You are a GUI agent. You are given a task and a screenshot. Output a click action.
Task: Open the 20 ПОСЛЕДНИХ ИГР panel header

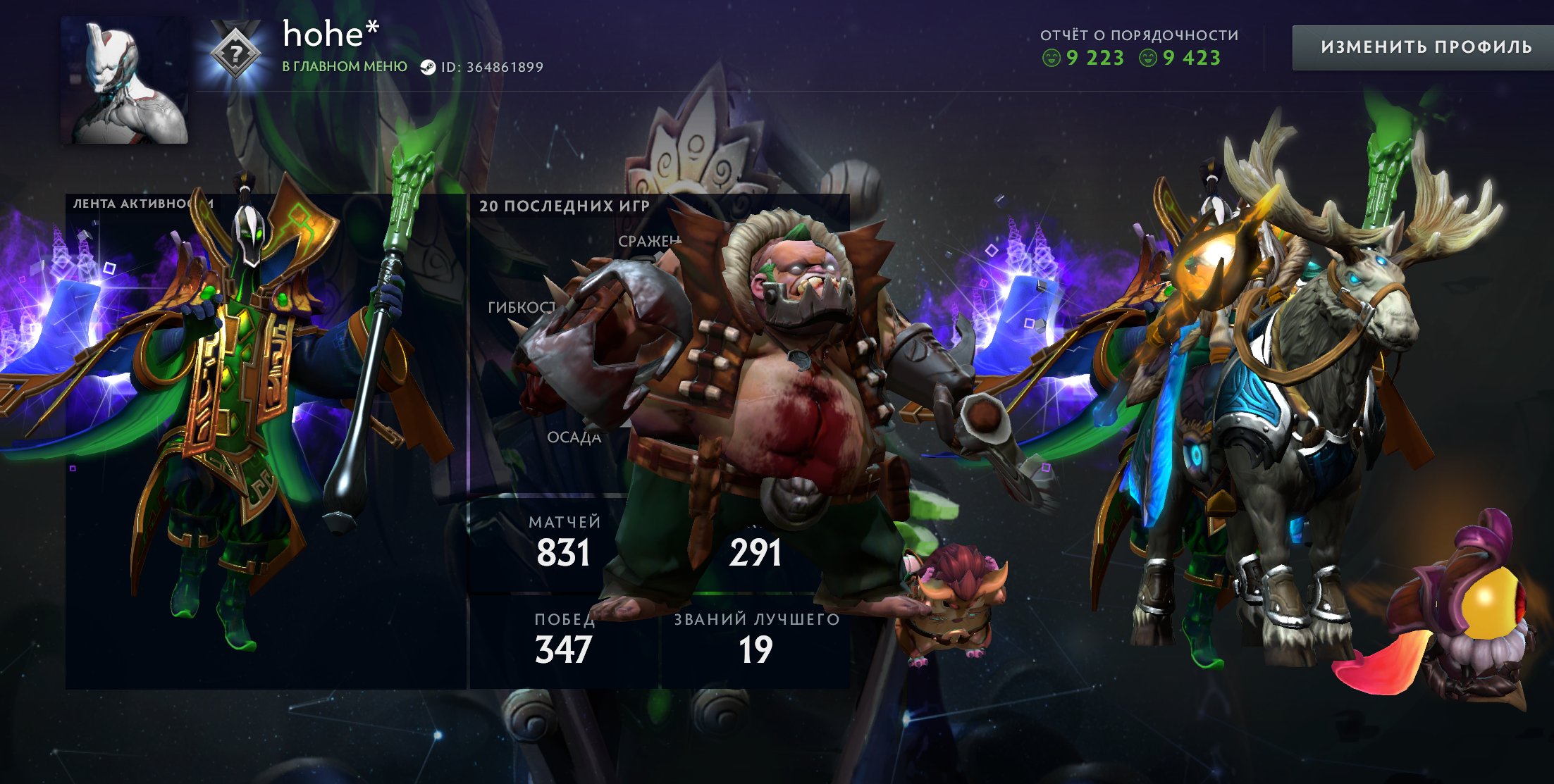(x=564, y=204)
